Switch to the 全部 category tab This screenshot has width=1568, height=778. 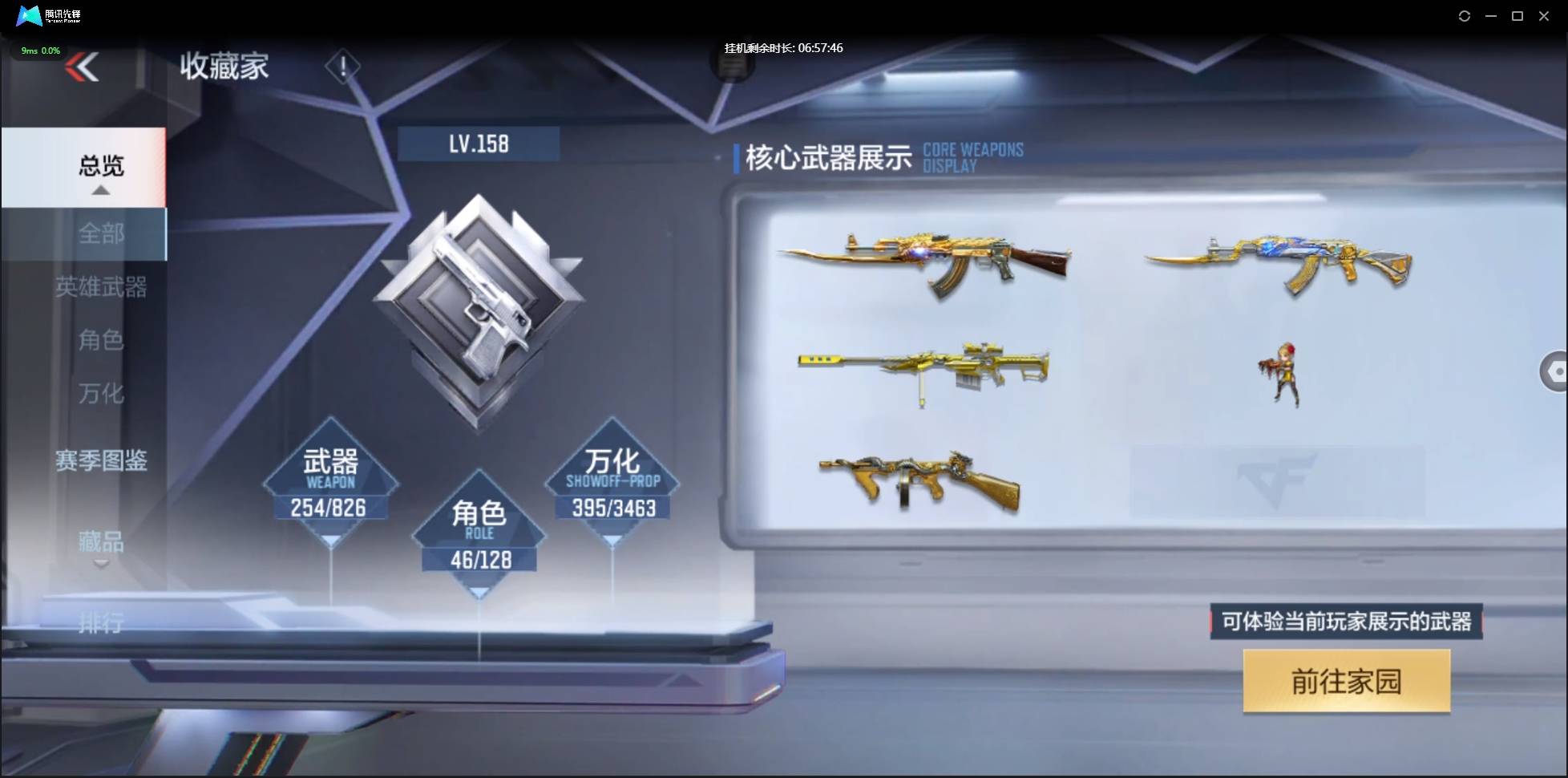100,234
